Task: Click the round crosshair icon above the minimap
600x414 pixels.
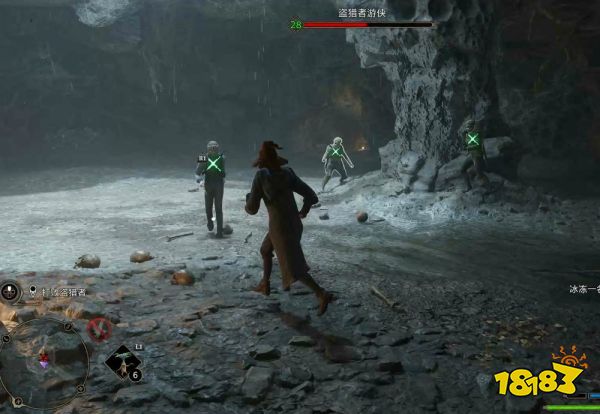Action: tap(11, 292)
